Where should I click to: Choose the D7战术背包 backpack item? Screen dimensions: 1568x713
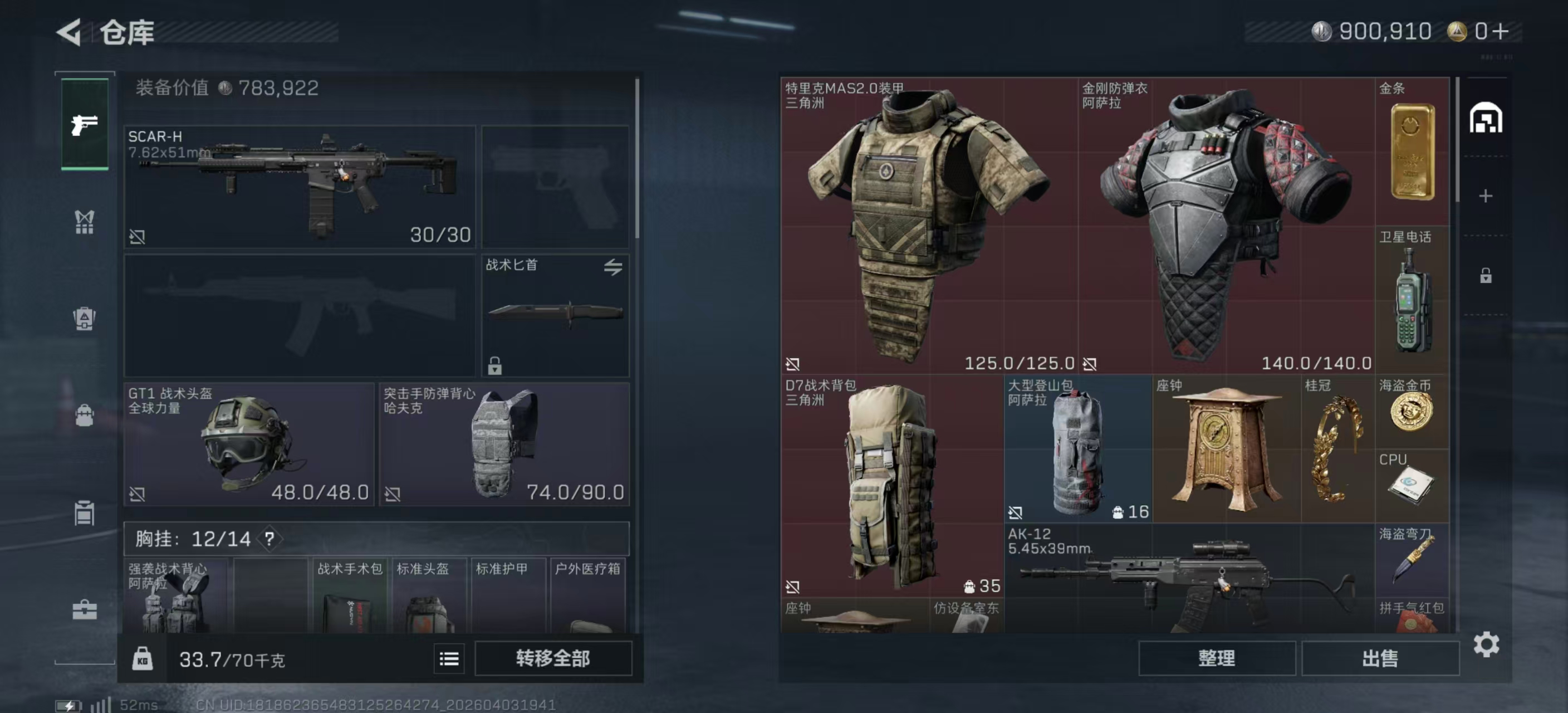click(x=891, y=485)
